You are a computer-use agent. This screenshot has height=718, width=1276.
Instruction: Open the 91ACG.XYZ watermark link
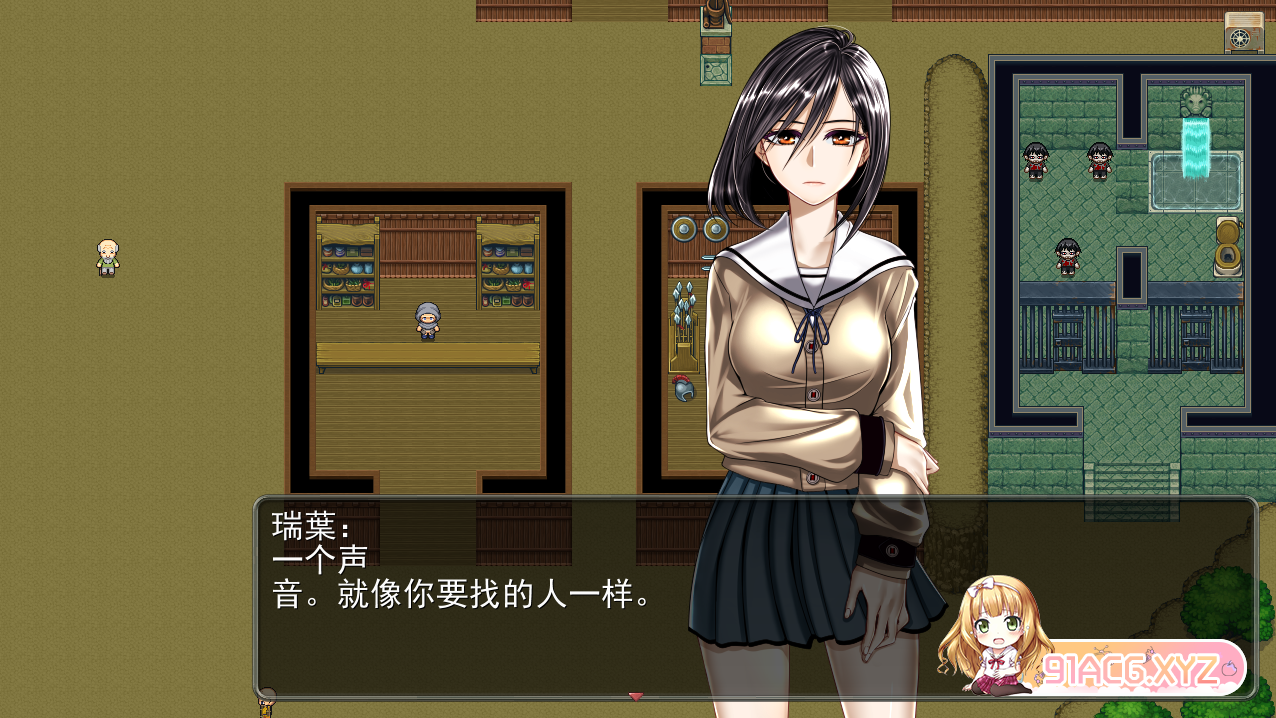(x=1137, y=667)
